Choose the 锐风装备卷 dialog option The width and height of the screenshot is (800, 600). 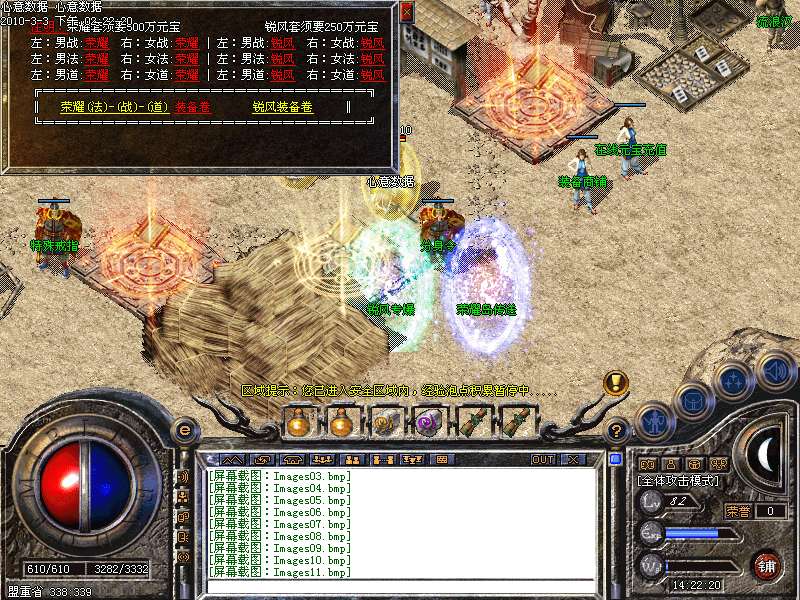283,106
